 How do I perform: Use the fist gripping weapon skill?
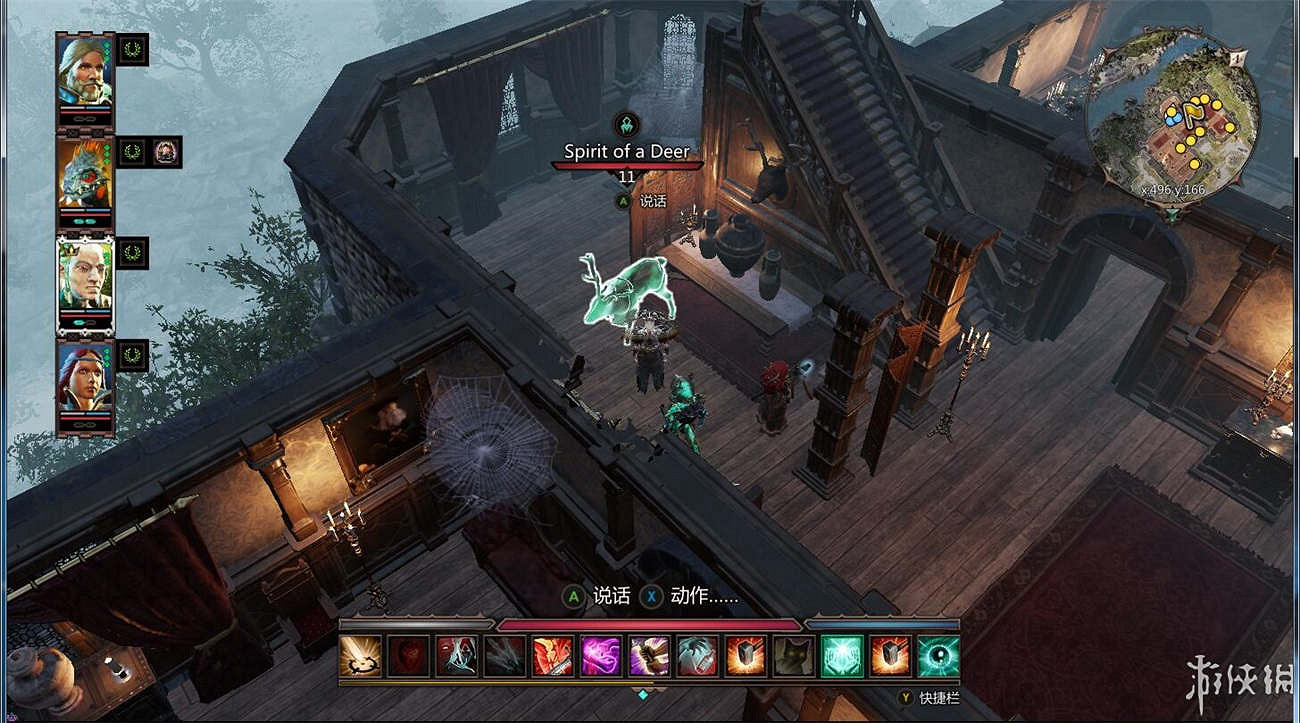[x=649, y=655]
